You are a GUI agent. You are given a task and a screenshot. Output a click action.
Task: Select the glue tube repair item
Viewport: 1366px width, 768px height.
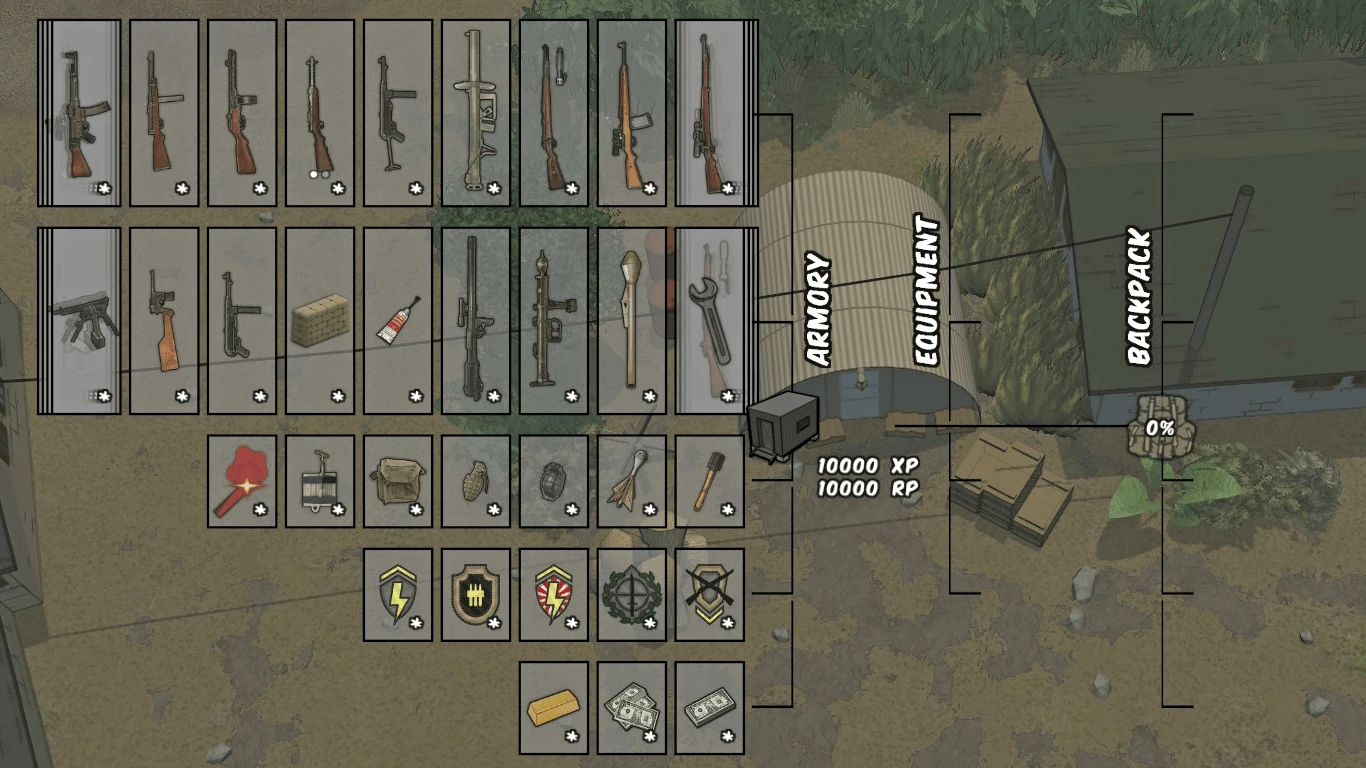tap(397, 320)
